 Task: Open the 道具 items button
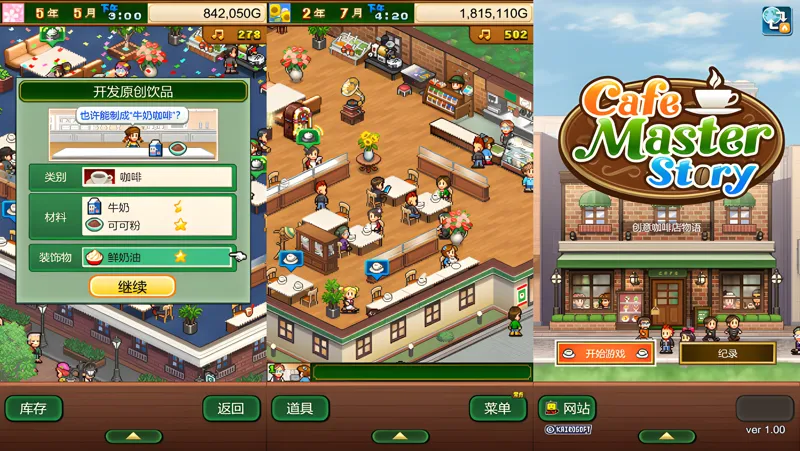(x=300, y=408)
